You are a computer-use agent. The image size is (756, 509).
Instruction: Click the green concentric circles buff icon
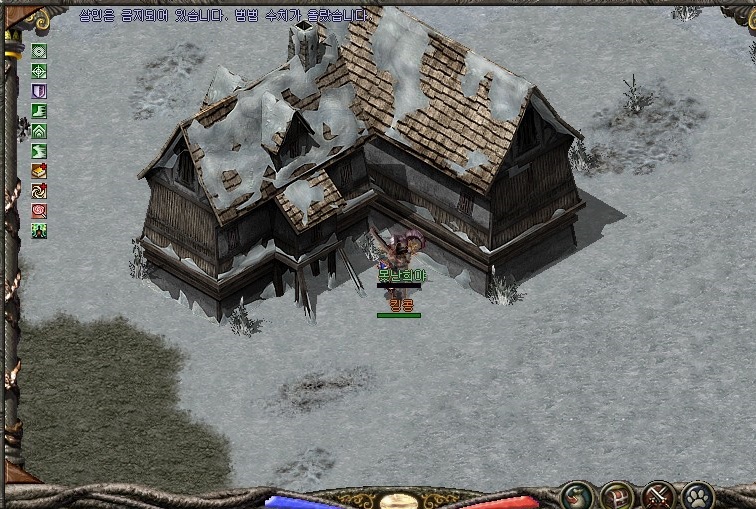[x=40, y=51]
